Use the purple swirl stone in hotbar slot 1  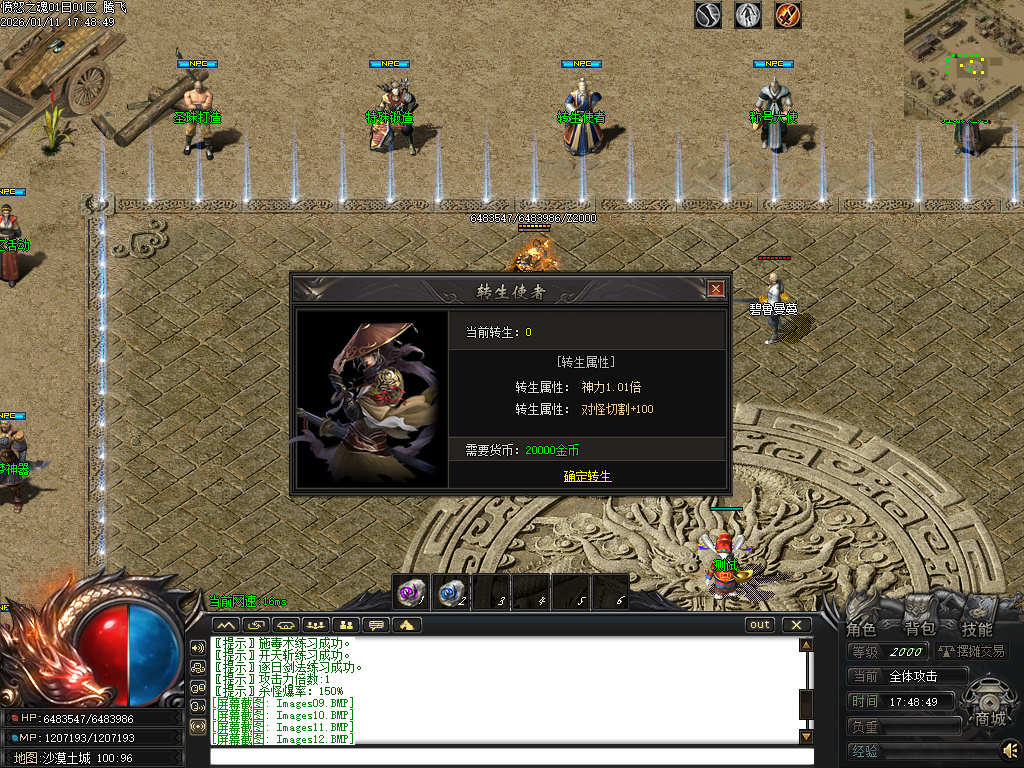coord(411,591)
